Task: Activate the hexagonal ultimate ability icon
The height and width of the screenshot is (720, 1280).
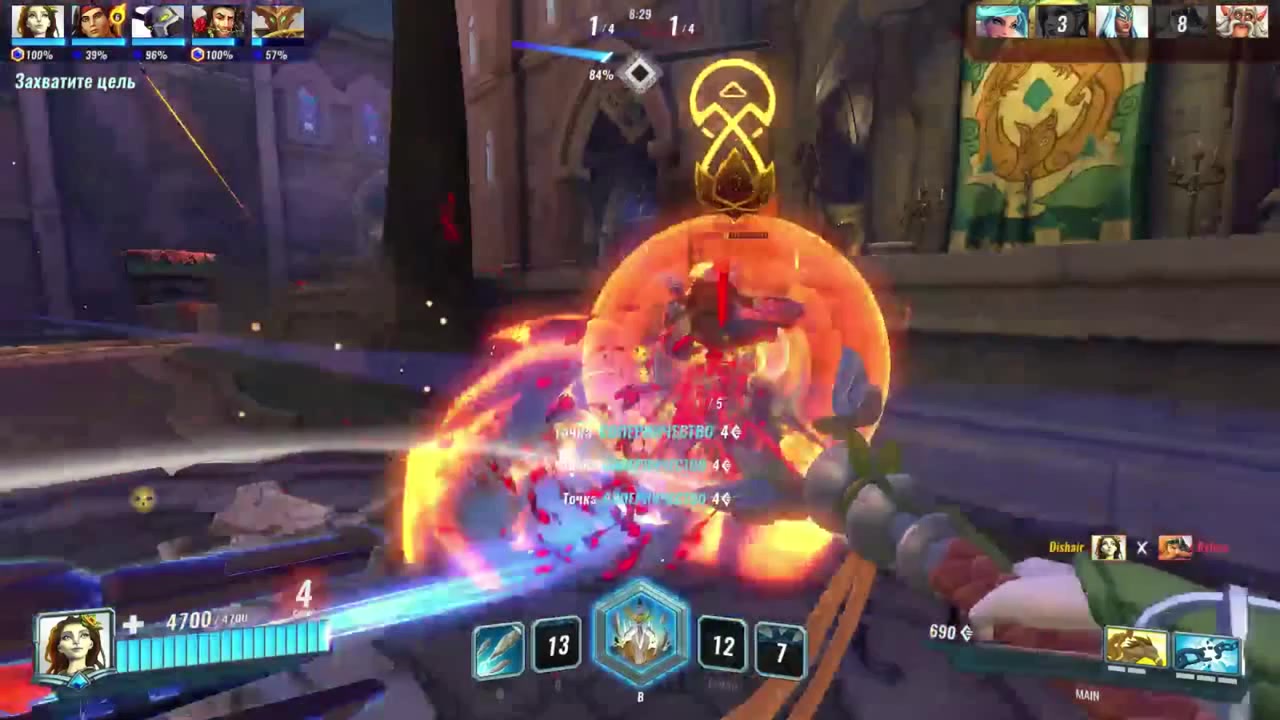Action: [x=640, y=638]
